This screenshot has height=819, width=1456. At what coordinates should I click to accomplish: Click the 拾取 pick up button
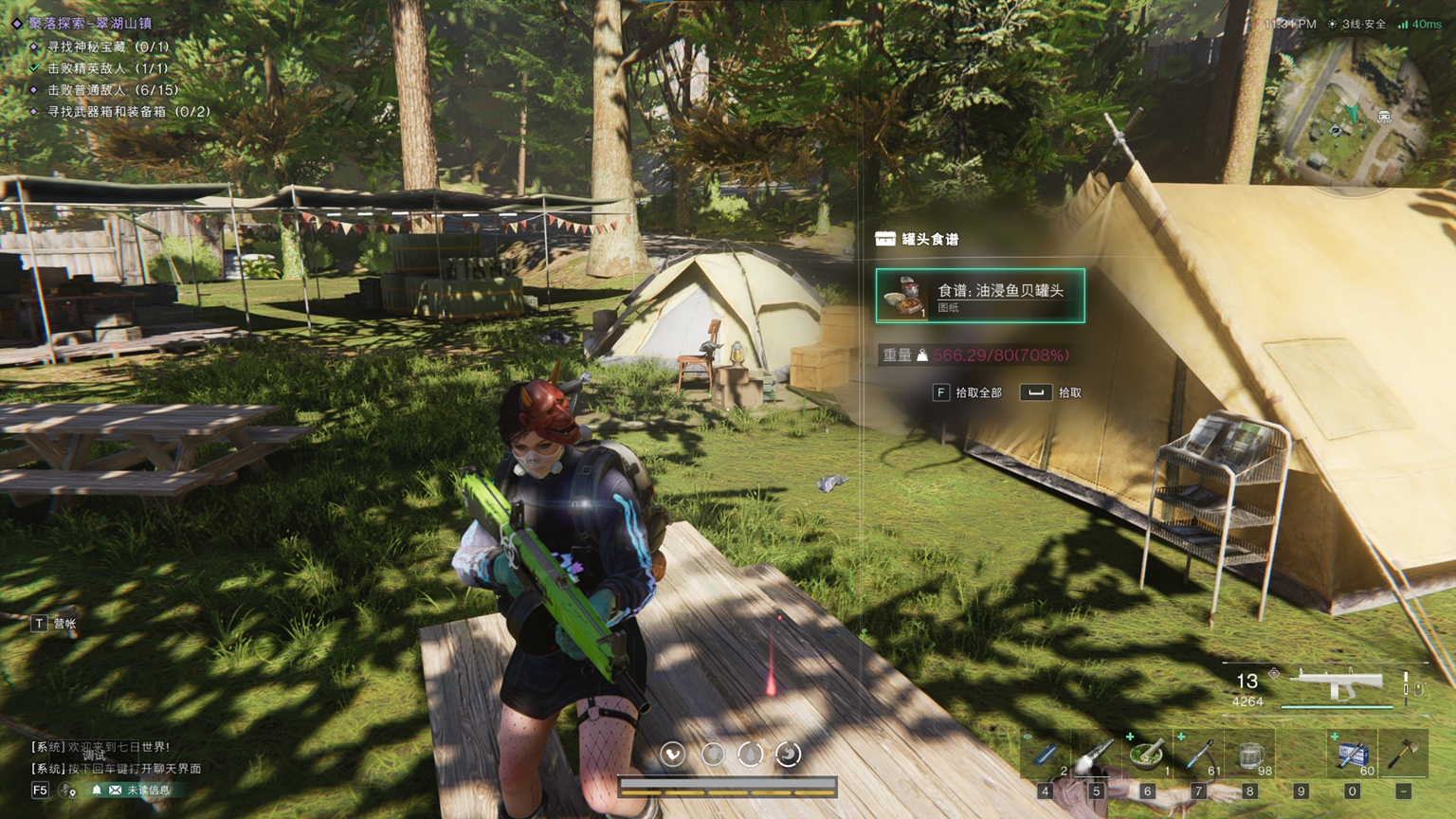1051,392
